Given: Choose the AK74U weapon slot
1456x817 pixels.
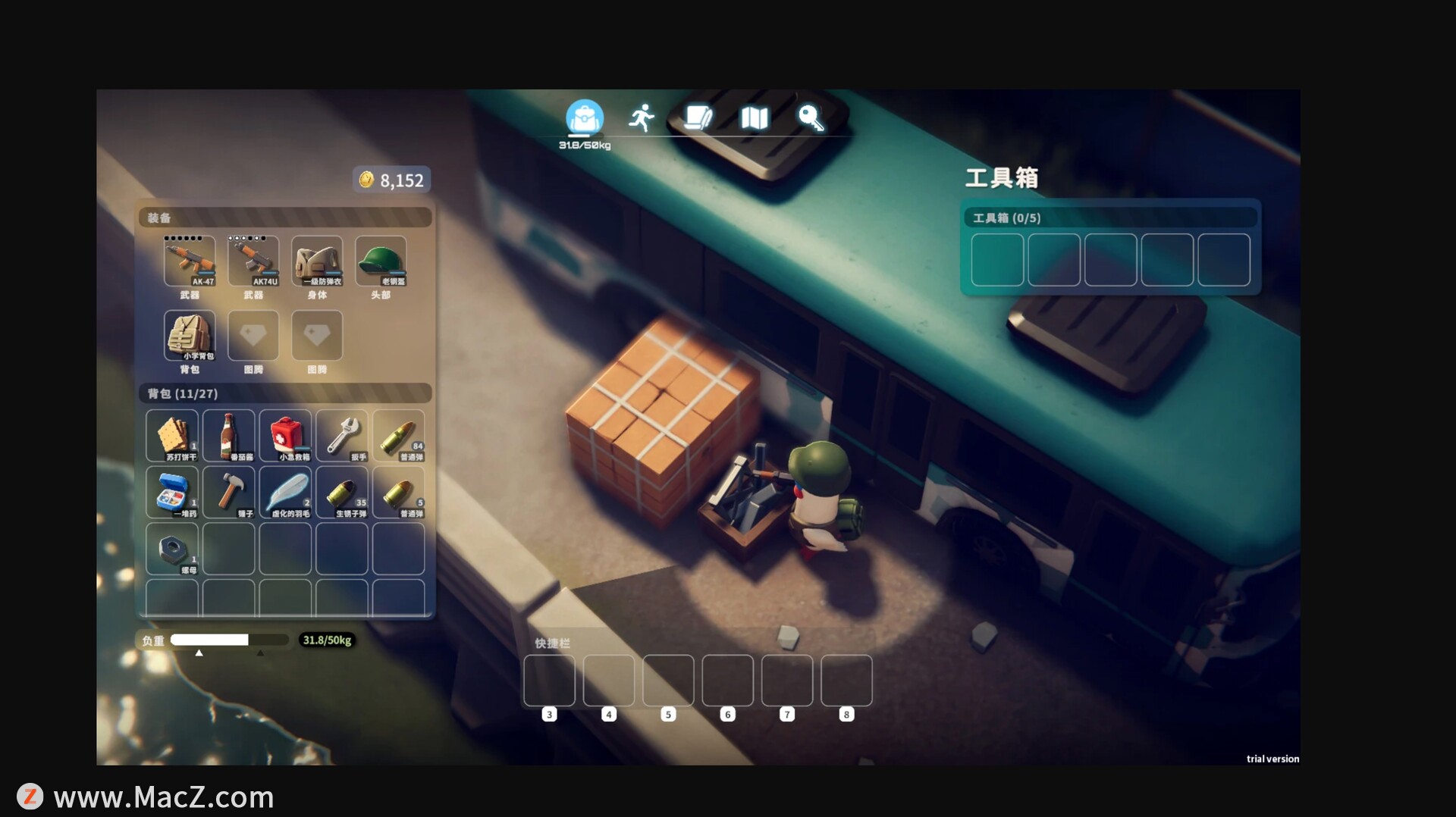Looking at the screenshot, I should 253,261.
